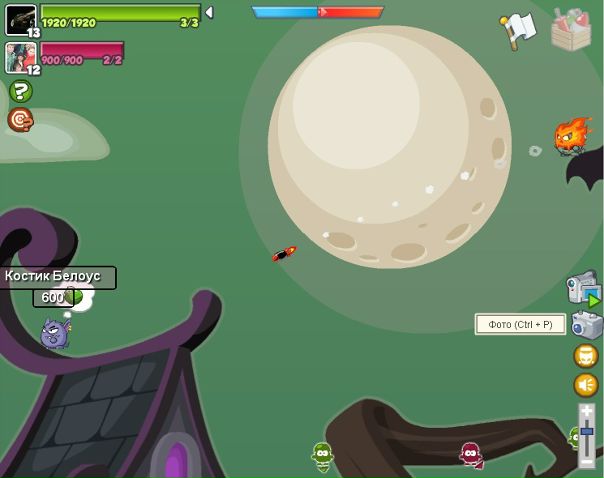The height and width of the screenshot is (478, 604).
Task: Click the white surrender flag
Action: [519, 30]
